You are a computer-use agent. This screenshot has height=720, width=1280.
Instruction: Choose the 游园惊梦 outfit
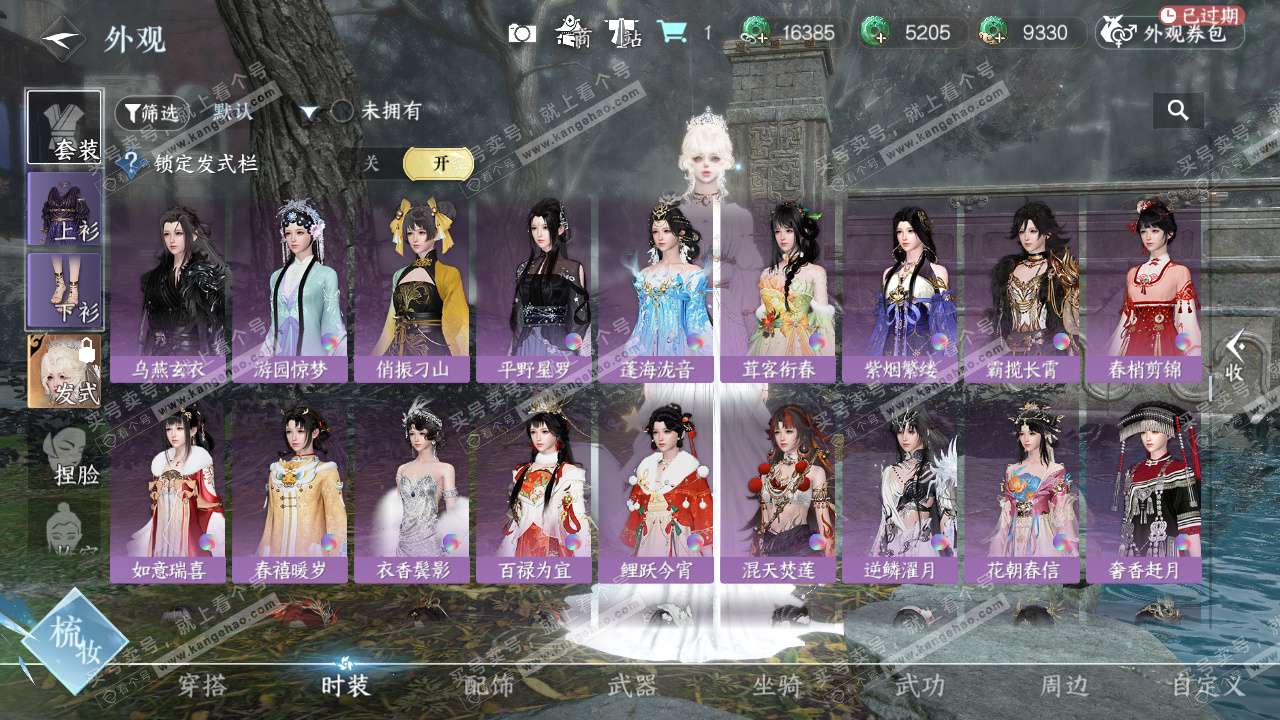(x=290, y=290)
